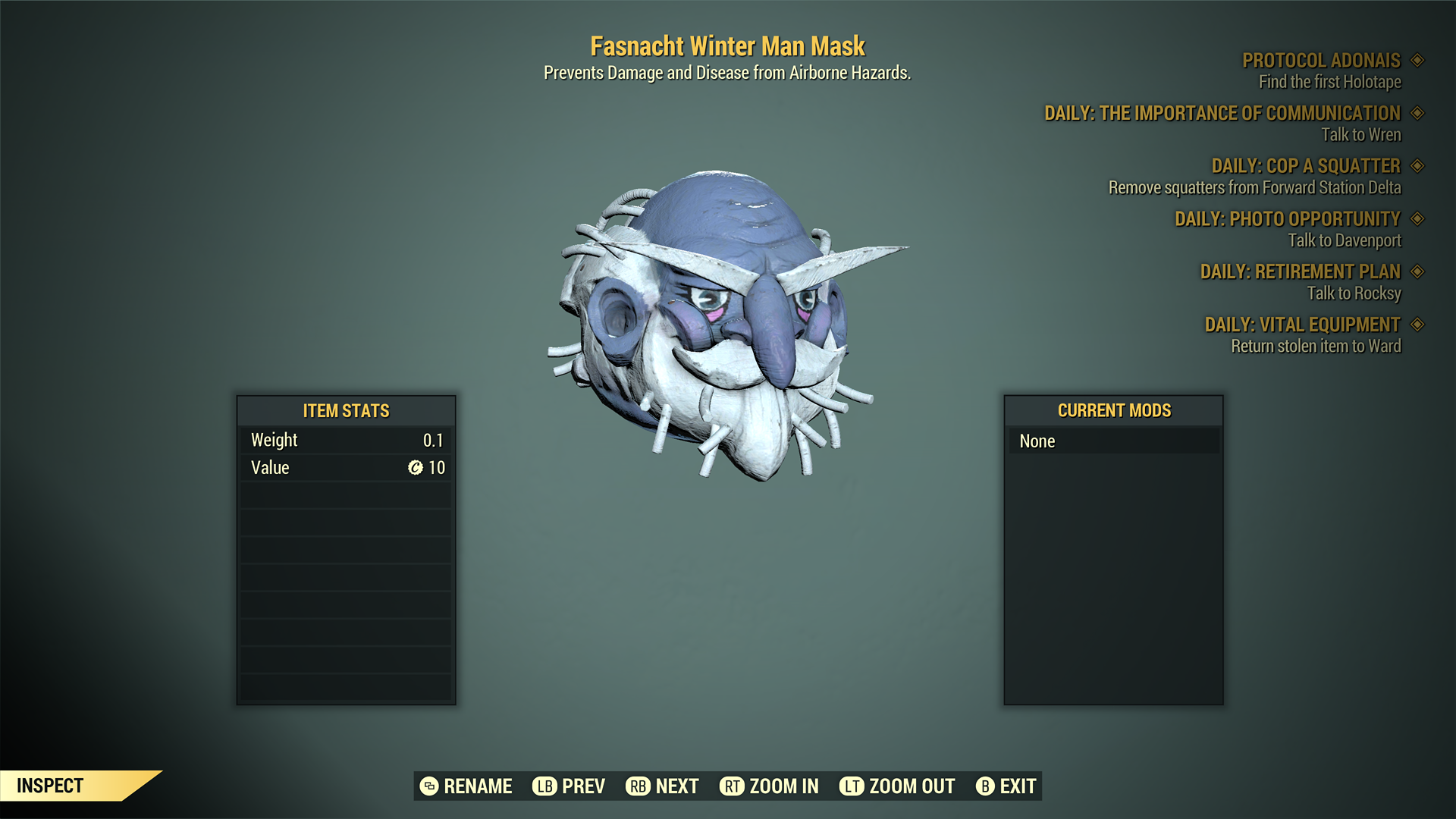
Task: Choose the Cop a Squatter daily quest
Action: click(x=1305, y=166)
